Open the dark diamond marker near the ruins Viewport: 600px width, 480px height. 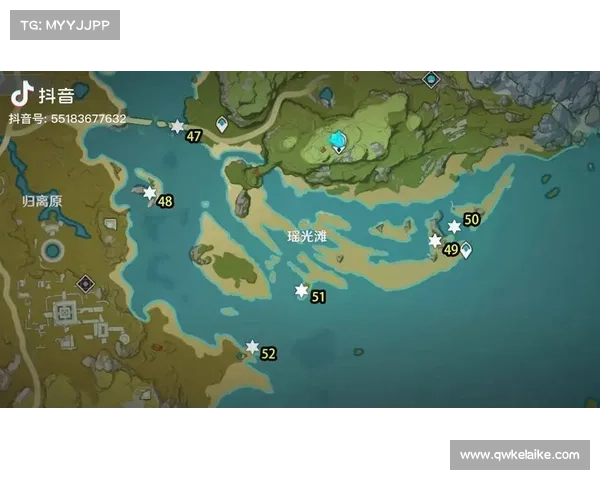pyautogui.click(x=86, y=284)
